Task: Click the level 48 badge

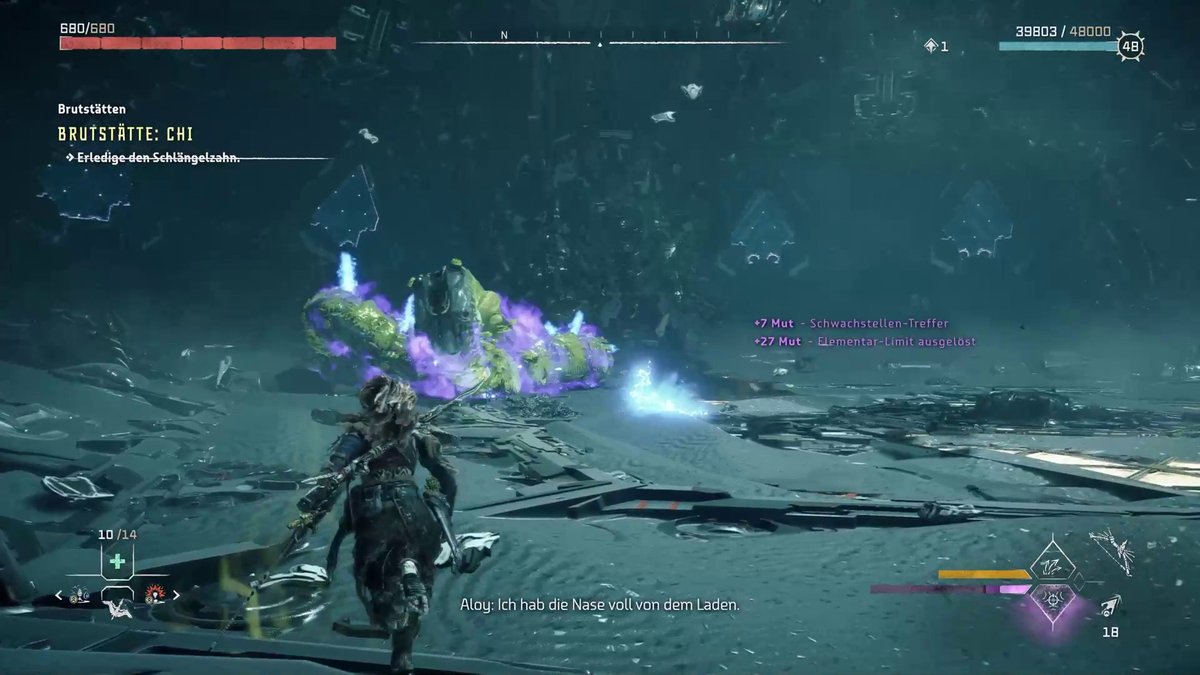Action: pos(1131,45)
